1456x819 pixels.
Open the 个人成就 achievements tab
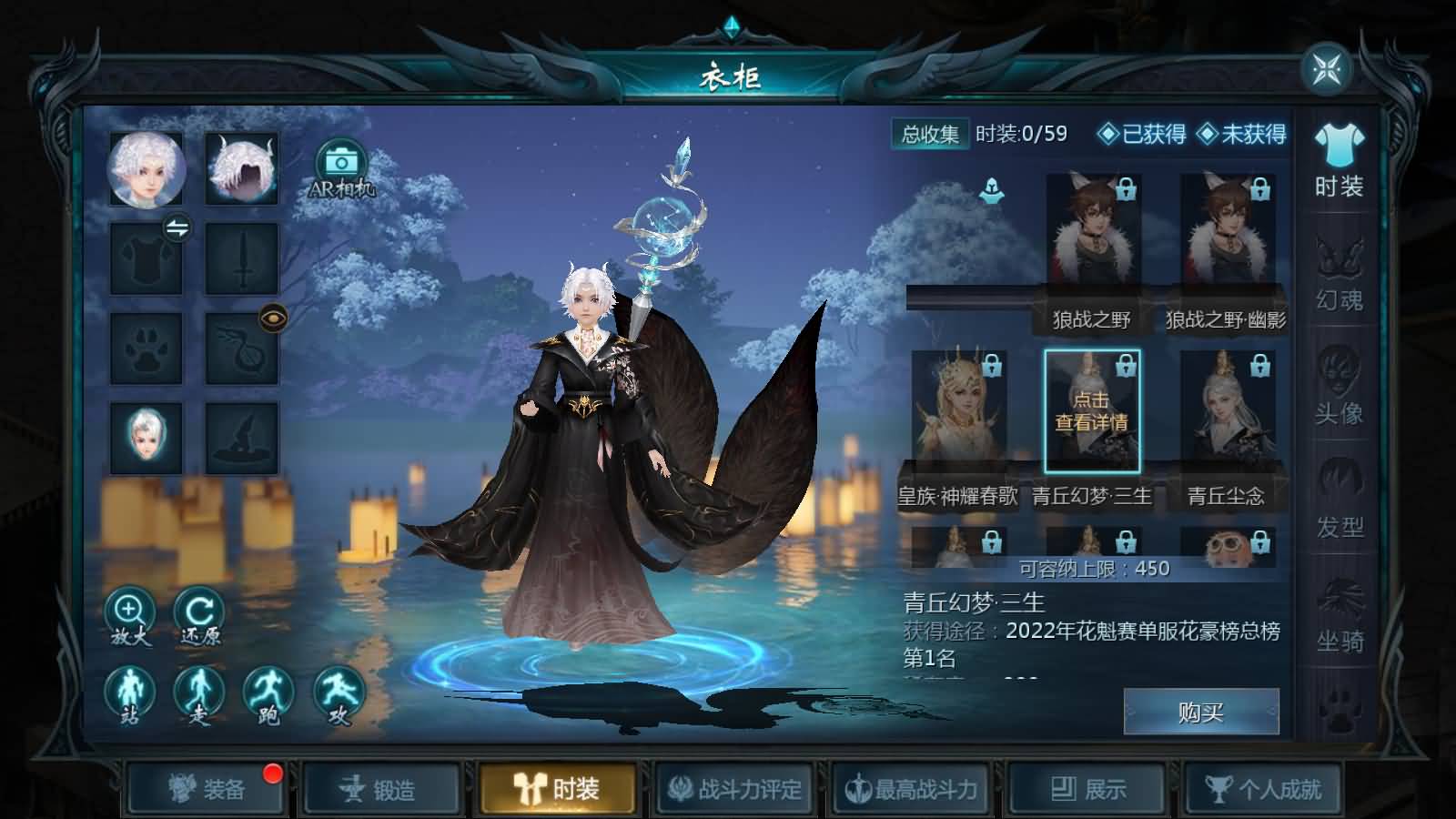click(x=1263, y=789)
